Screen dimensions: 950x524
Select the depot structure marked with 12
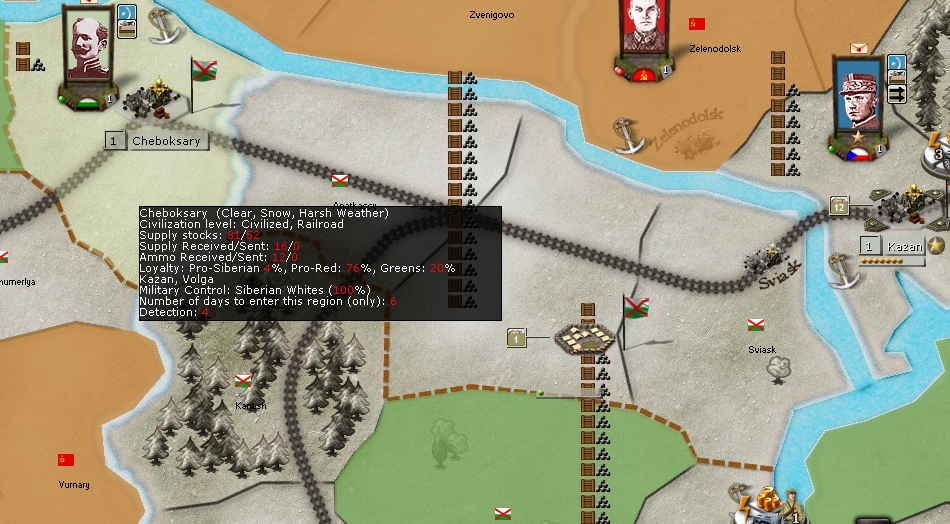point(839,206)
